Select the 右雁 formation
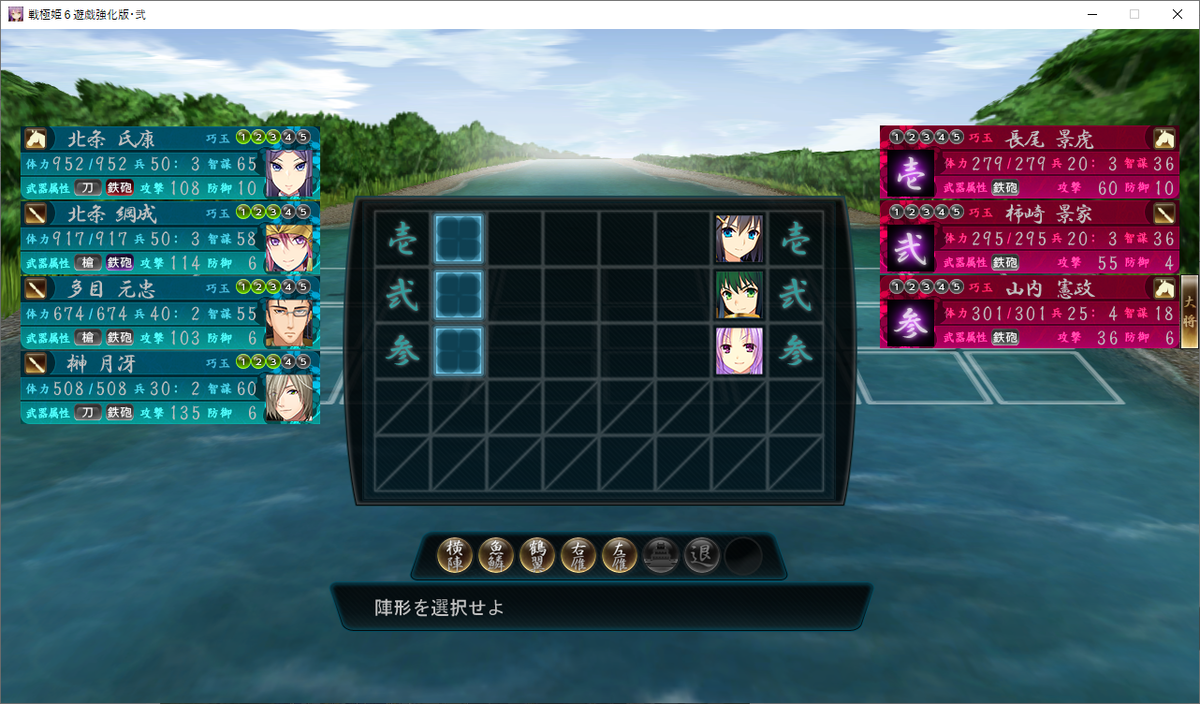This screenshot has height=704, width=1200. pos(579,555)
